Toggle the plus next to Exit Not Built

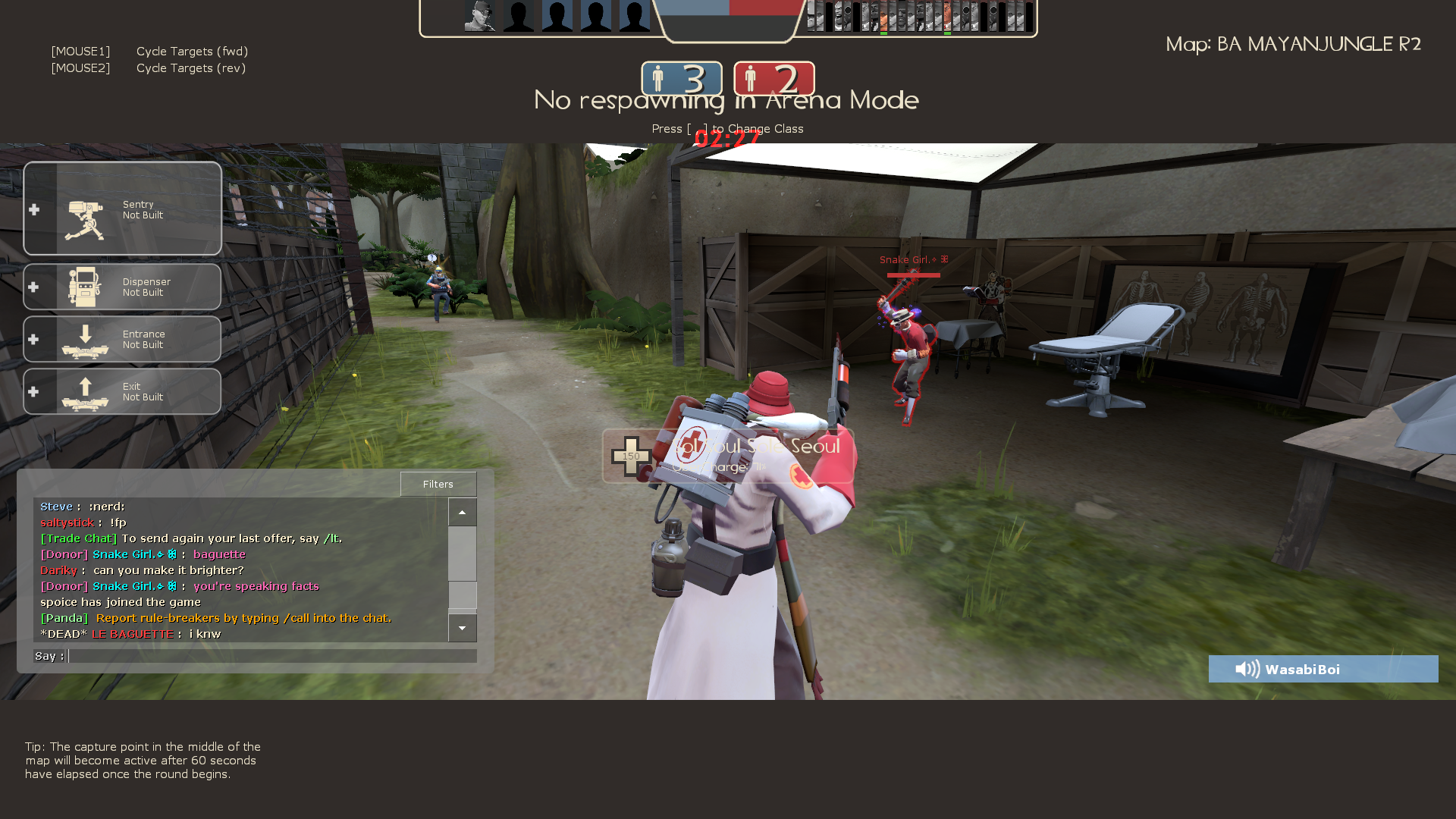33,391
